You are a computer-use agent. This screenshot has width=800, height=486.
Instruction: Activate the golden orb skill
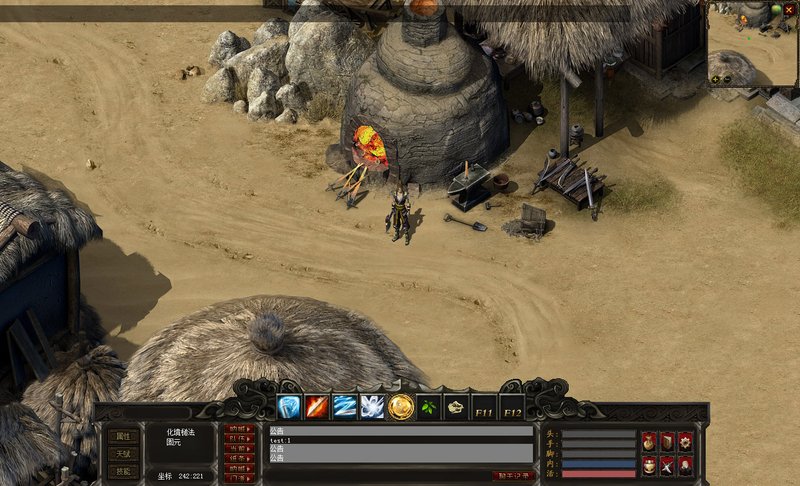click(x=401, y=407)
